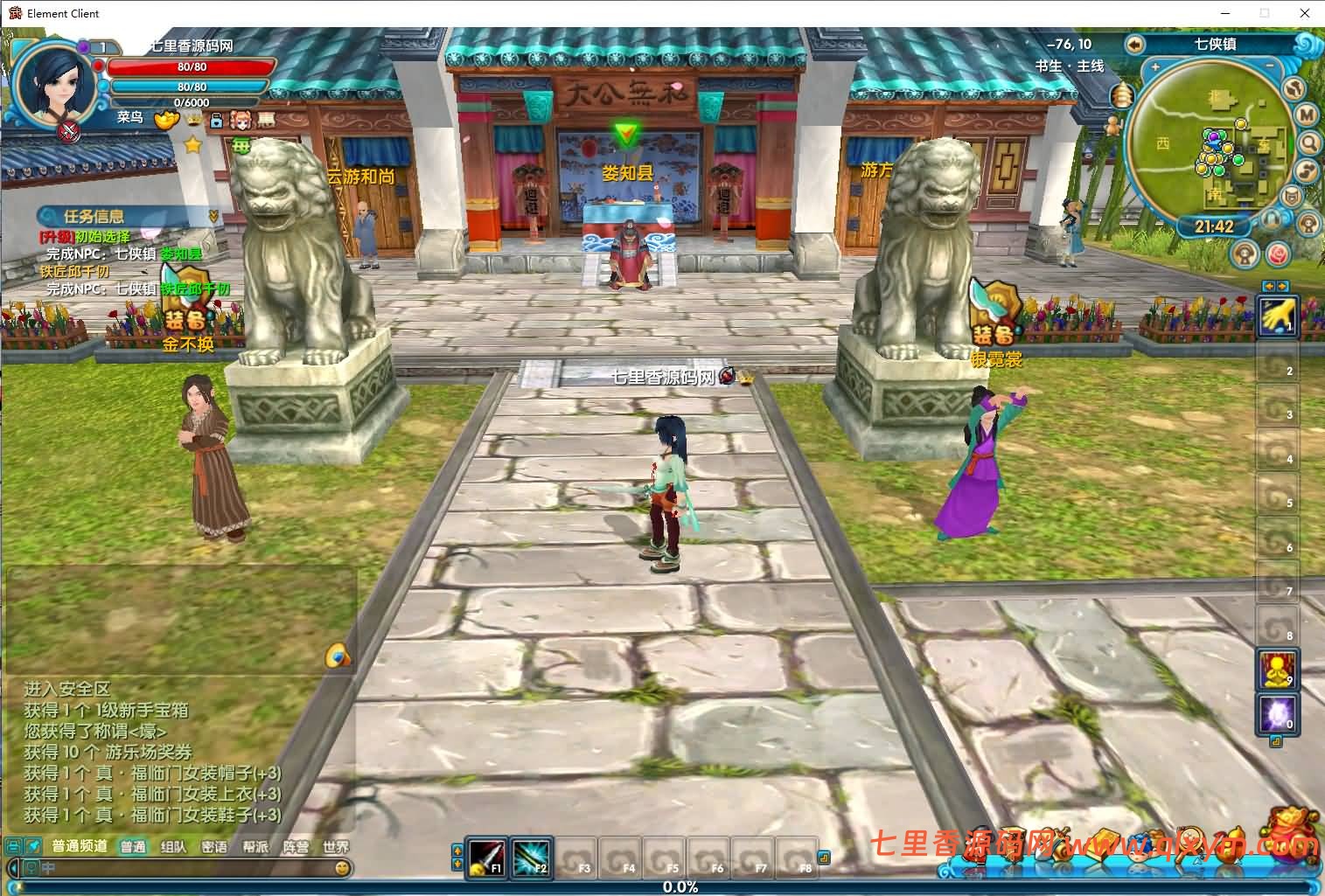
Task: Open the world map via the M icon
Action: tap(1306, 115)
